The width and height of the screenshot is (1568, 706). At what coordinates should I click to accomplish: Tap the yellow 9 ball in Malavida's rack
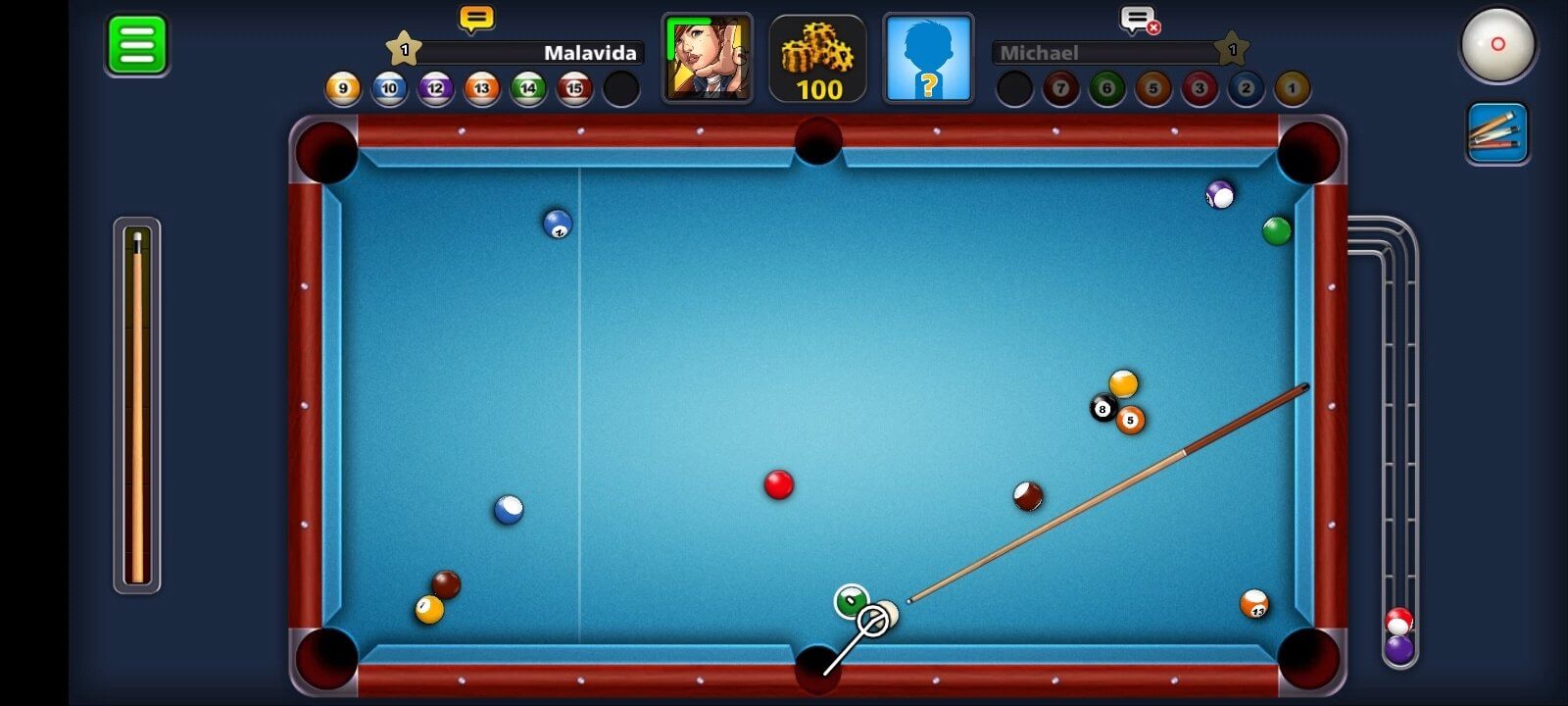[342, 88]
